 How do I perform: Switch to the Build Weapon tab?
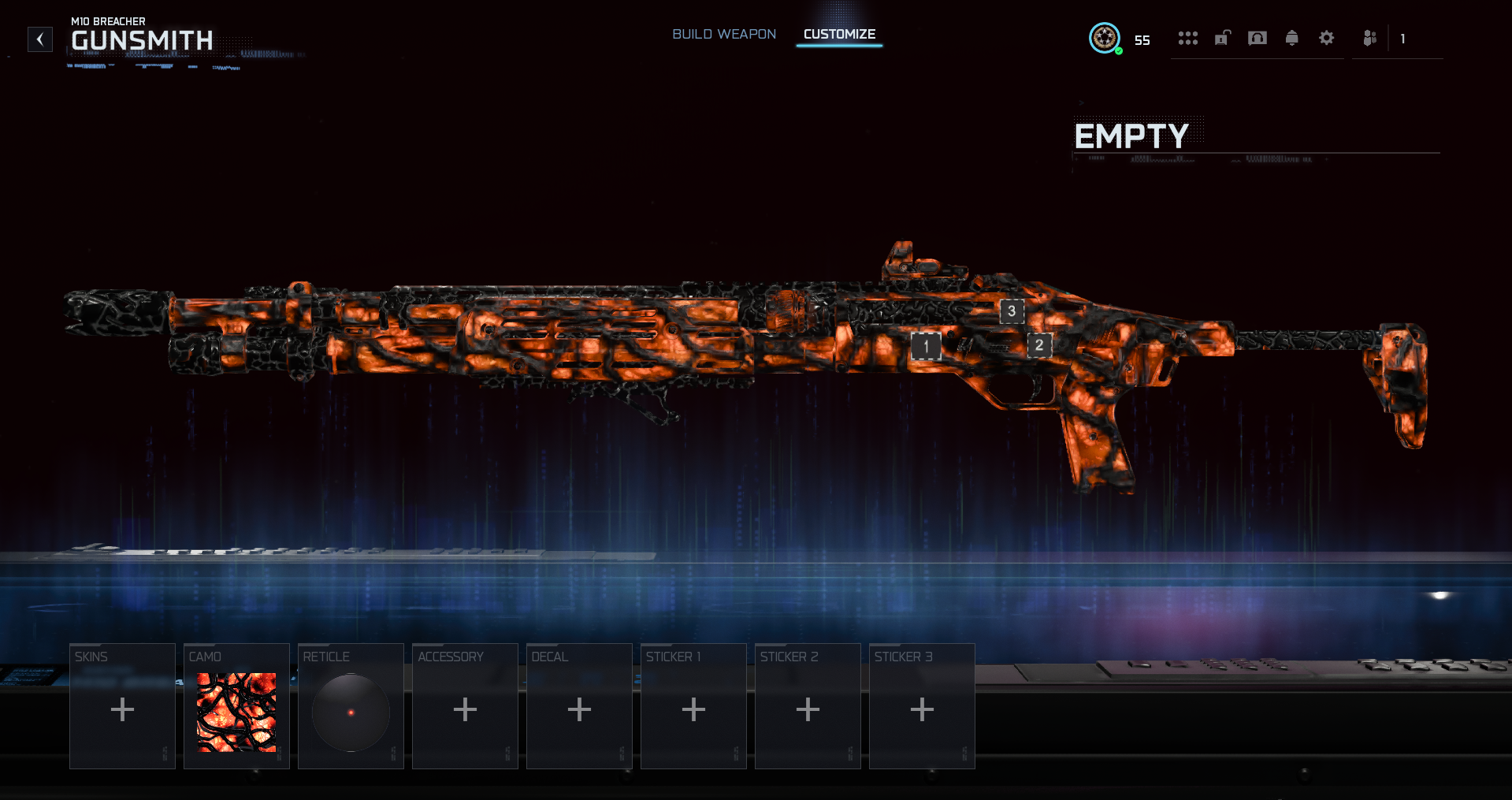[x=723, y=35]
